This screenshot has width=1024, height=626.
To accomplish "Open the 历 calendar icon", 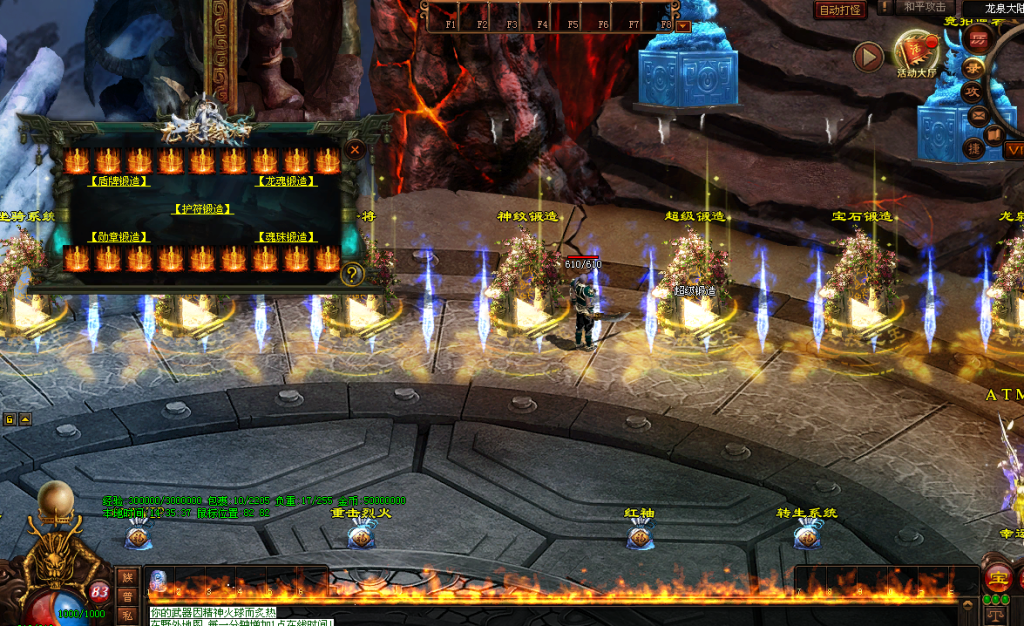I will coord(979,40).
